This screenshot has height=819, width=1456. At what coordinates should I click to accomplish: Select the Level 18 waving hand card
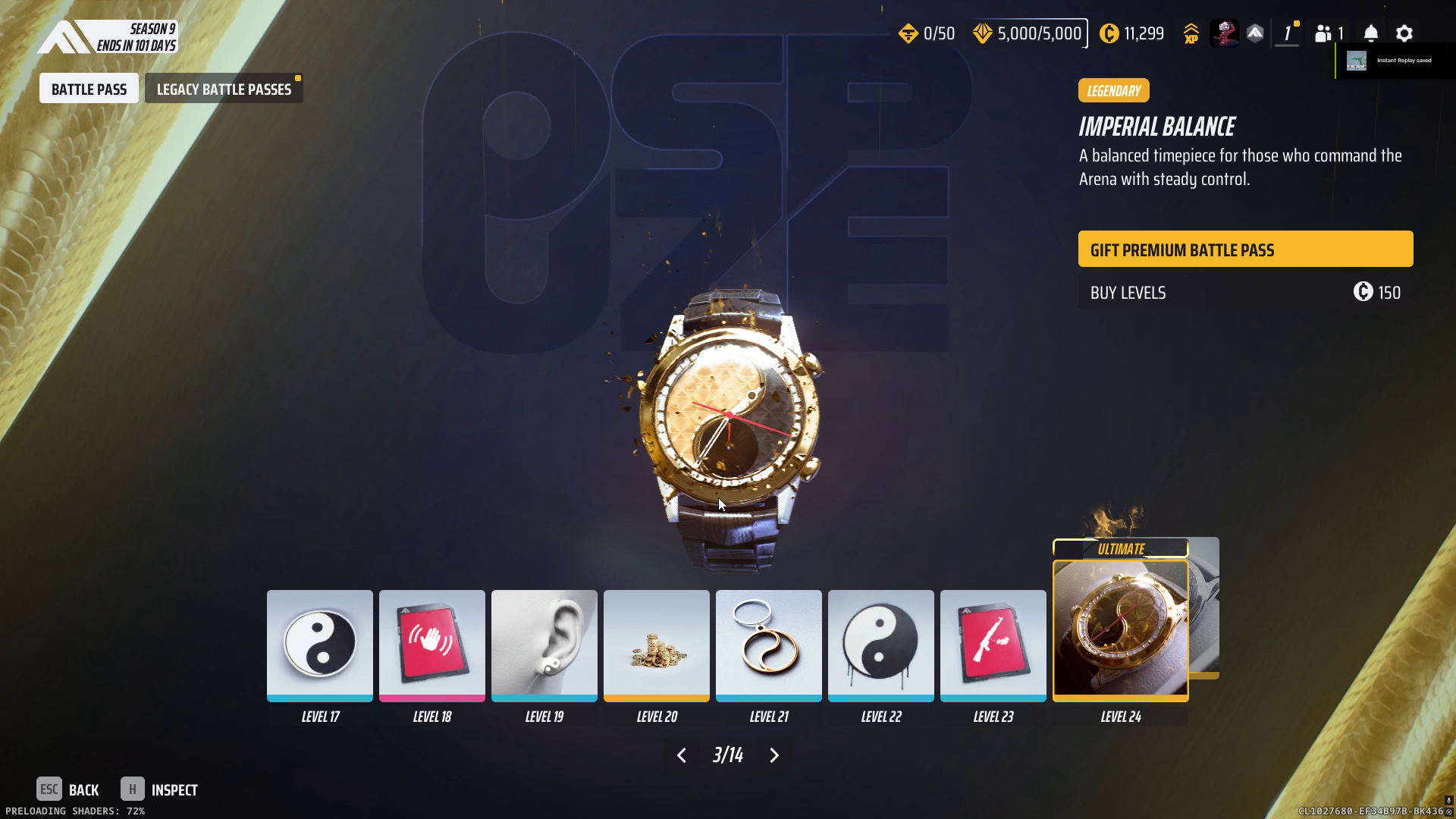pyautogui.click(x=431, y=645)
